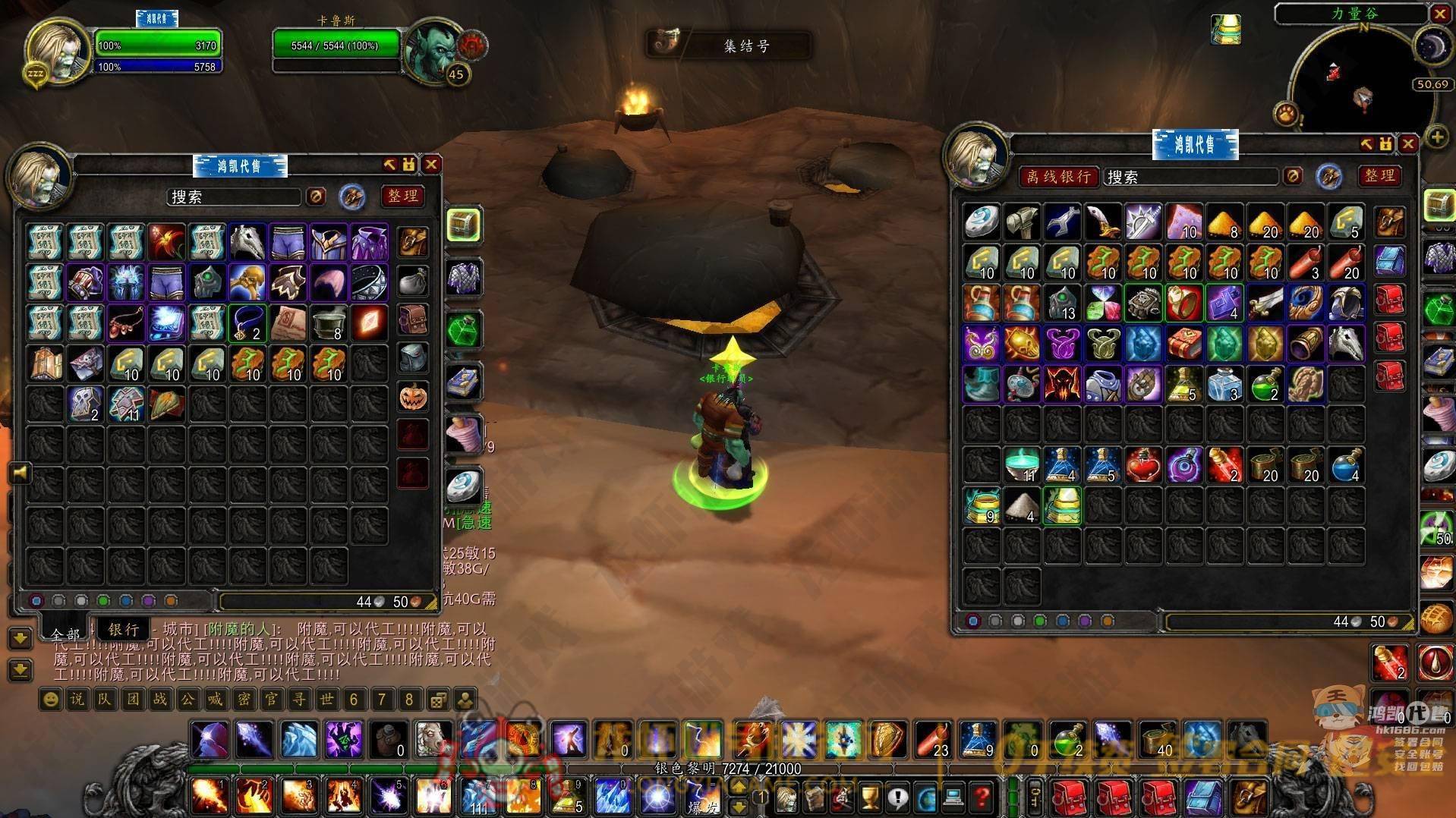Image resolution: width=1456 pixels, height=818 pixels.
Task: Zoom in with the minimap plus button
Action: [1437, 137]
